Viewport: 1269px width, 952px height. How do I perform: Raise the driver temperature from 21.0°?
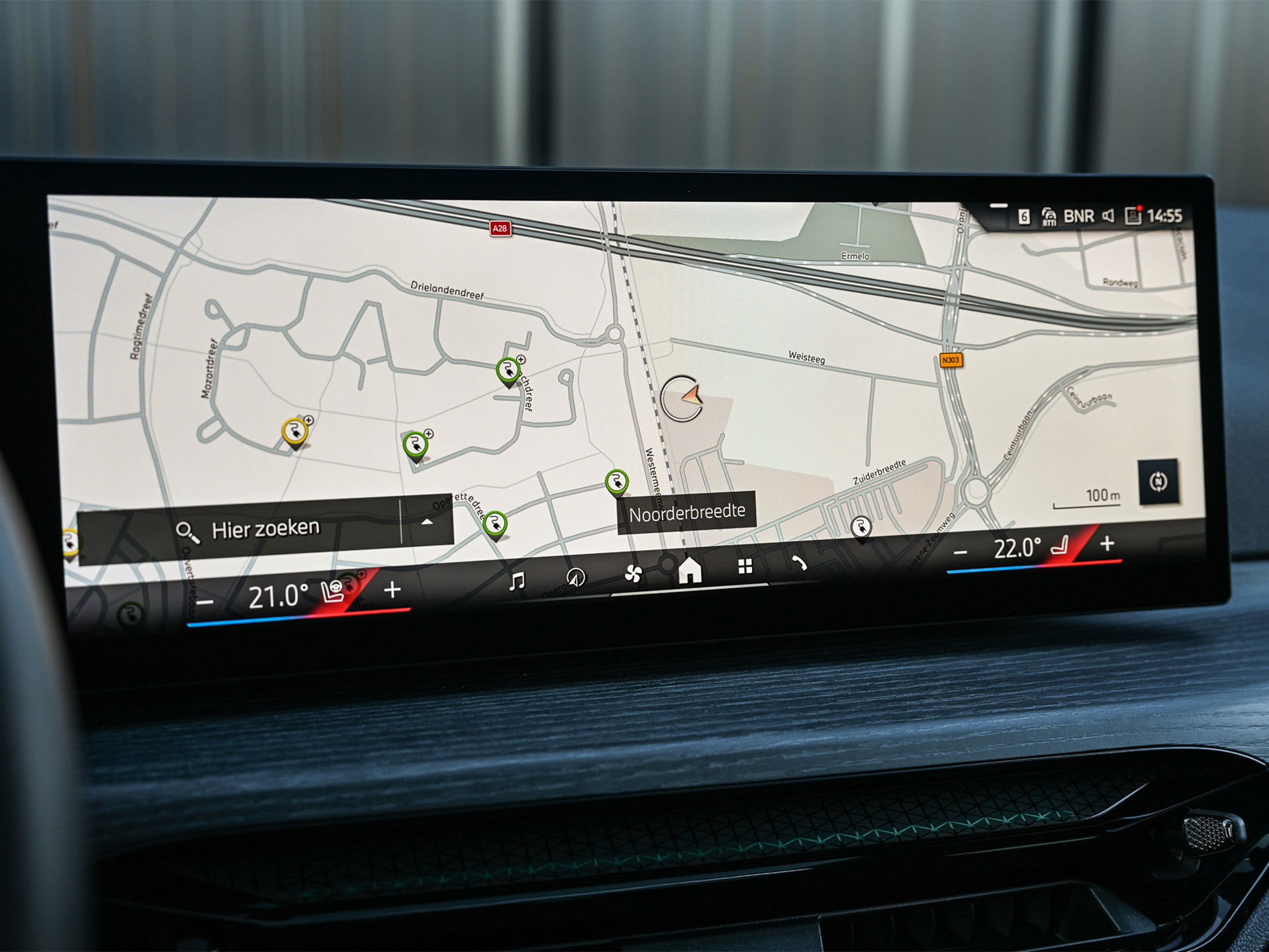point(393,589)
